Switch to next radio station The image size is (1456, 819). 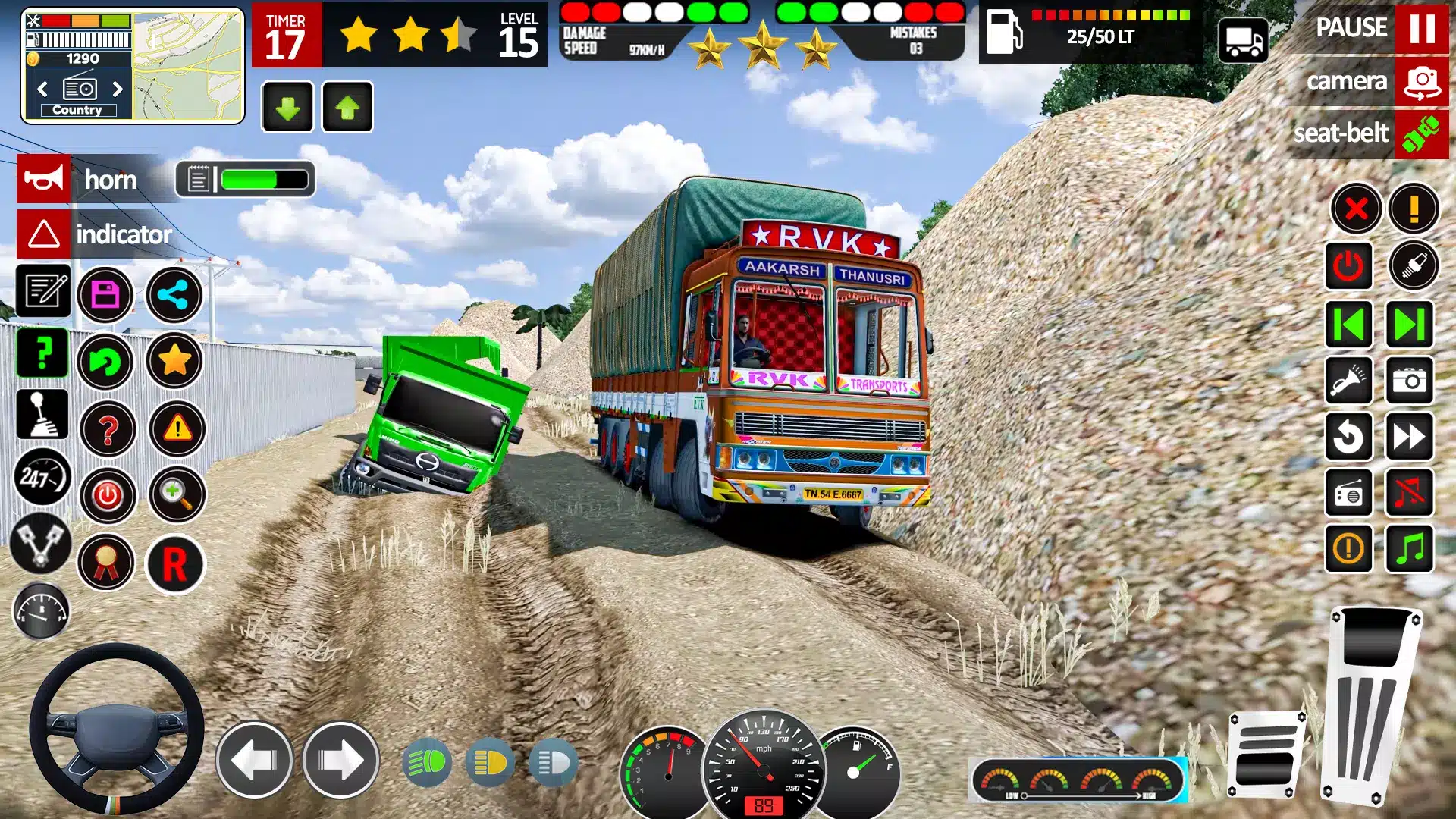coord(118,89)
